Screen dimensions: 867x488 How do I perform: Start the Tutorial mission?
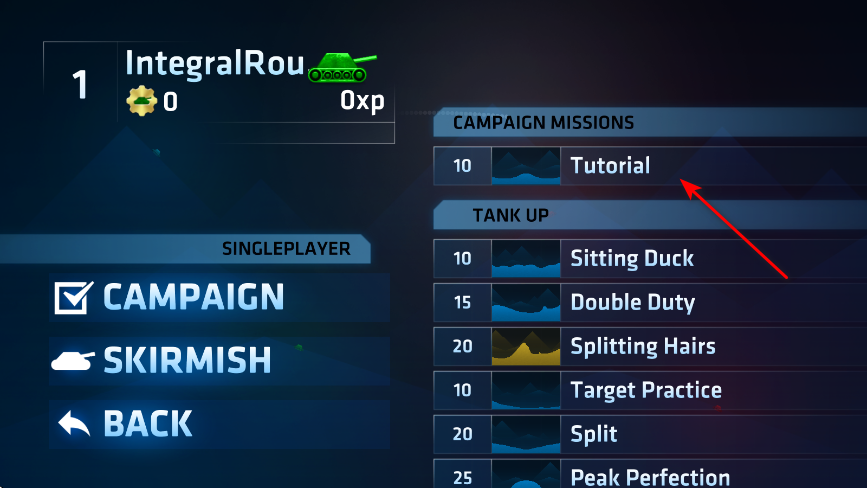[610, 166]
